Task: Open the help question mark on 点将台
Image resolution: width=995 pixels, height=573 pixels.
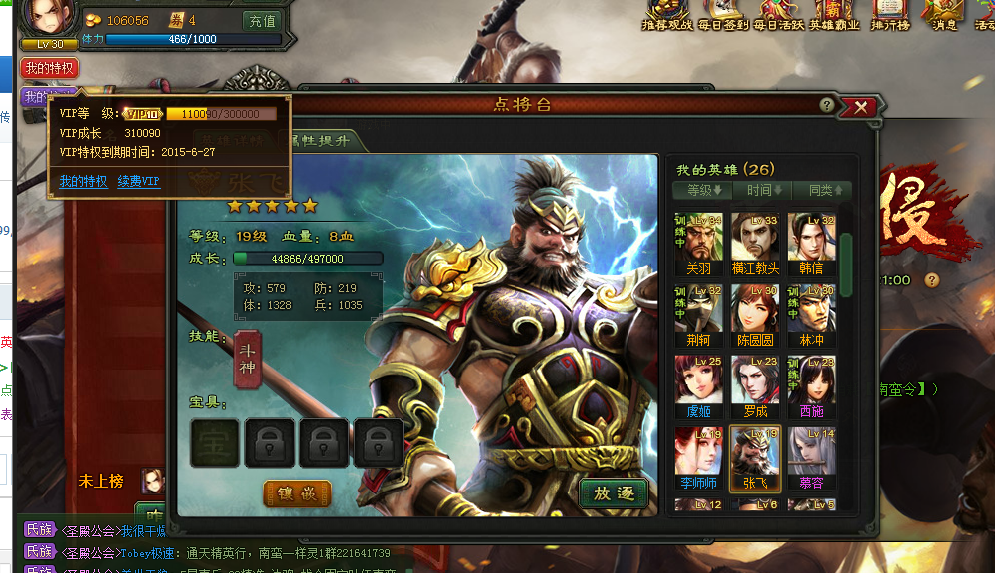Action: (826, 105)
